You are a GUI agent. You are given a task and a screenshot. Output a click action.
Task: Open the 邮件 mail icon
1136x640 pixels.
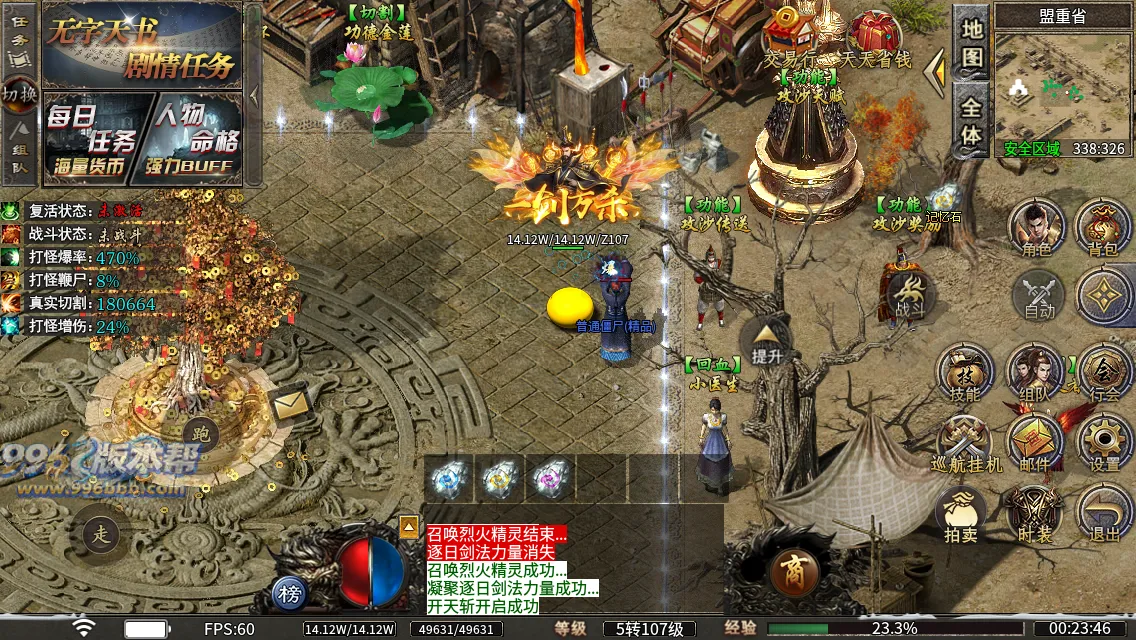pos(1035,443)
